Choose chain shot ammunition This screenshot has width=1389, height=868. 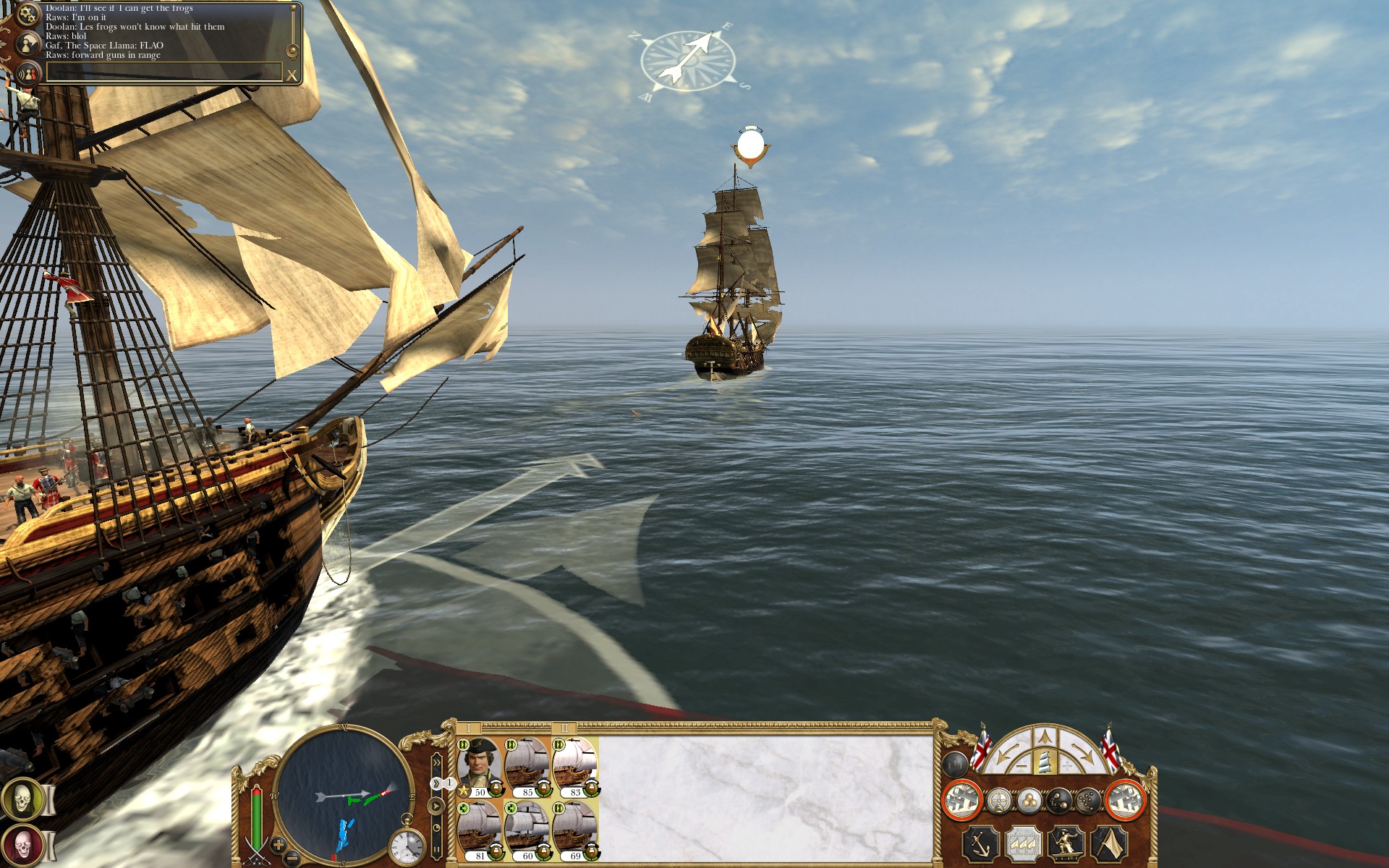coord(1058,801)
